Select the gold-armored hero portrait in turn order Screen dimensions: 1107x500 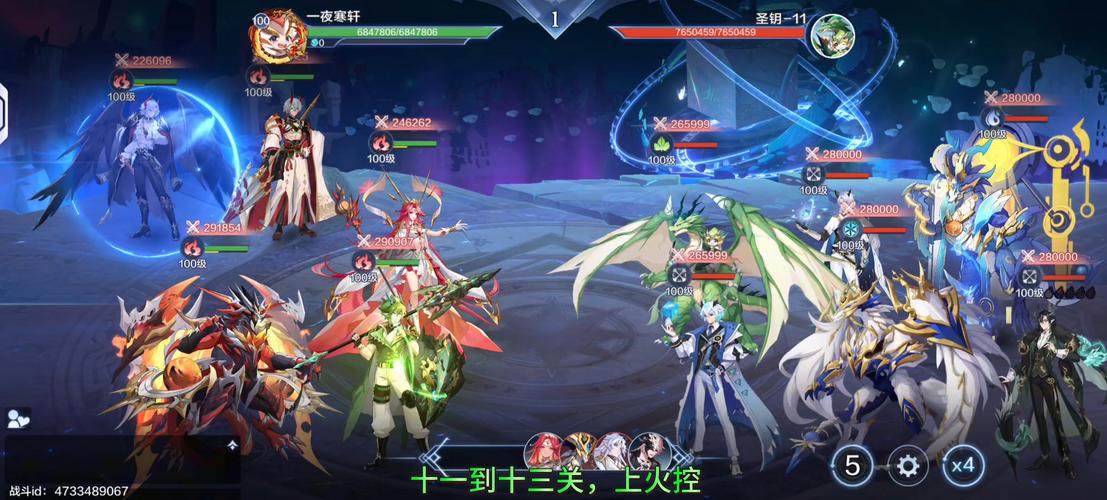tap(579, 451)
